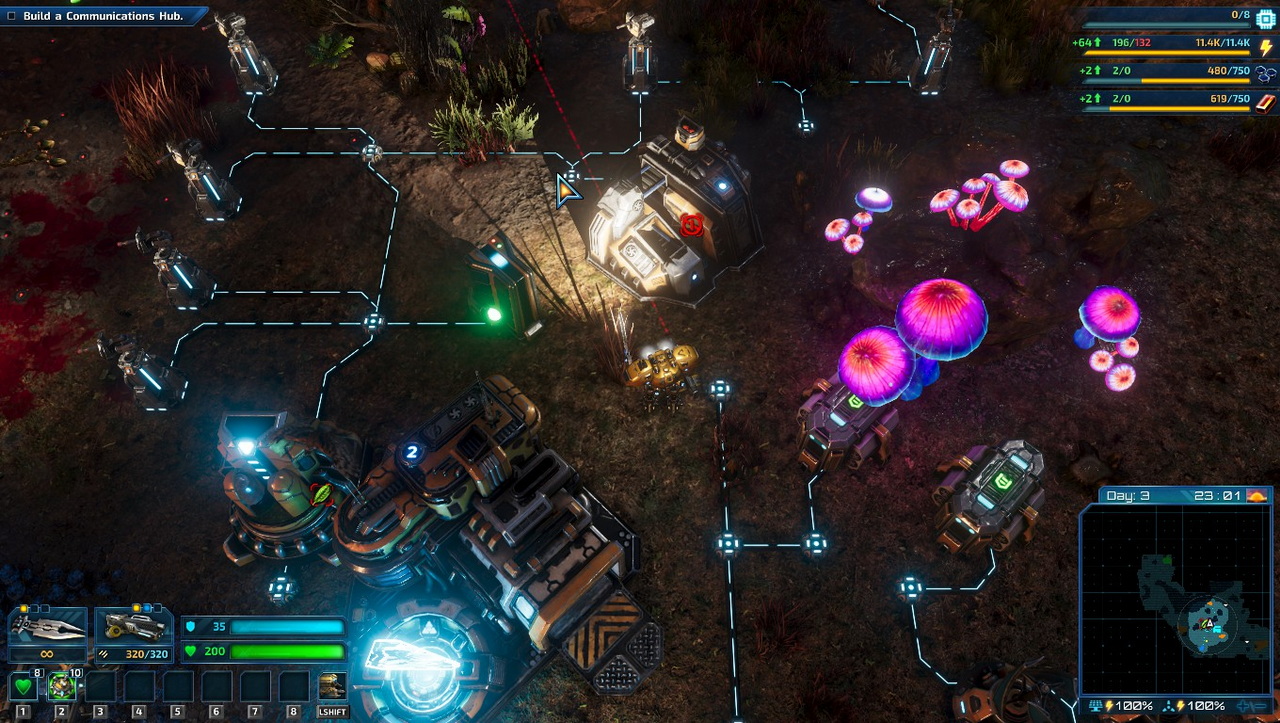Image resolution: width=1280 pixels, height=723 pixels.
Task: Select the rifle weapon slot
Action: click(133, 629)
